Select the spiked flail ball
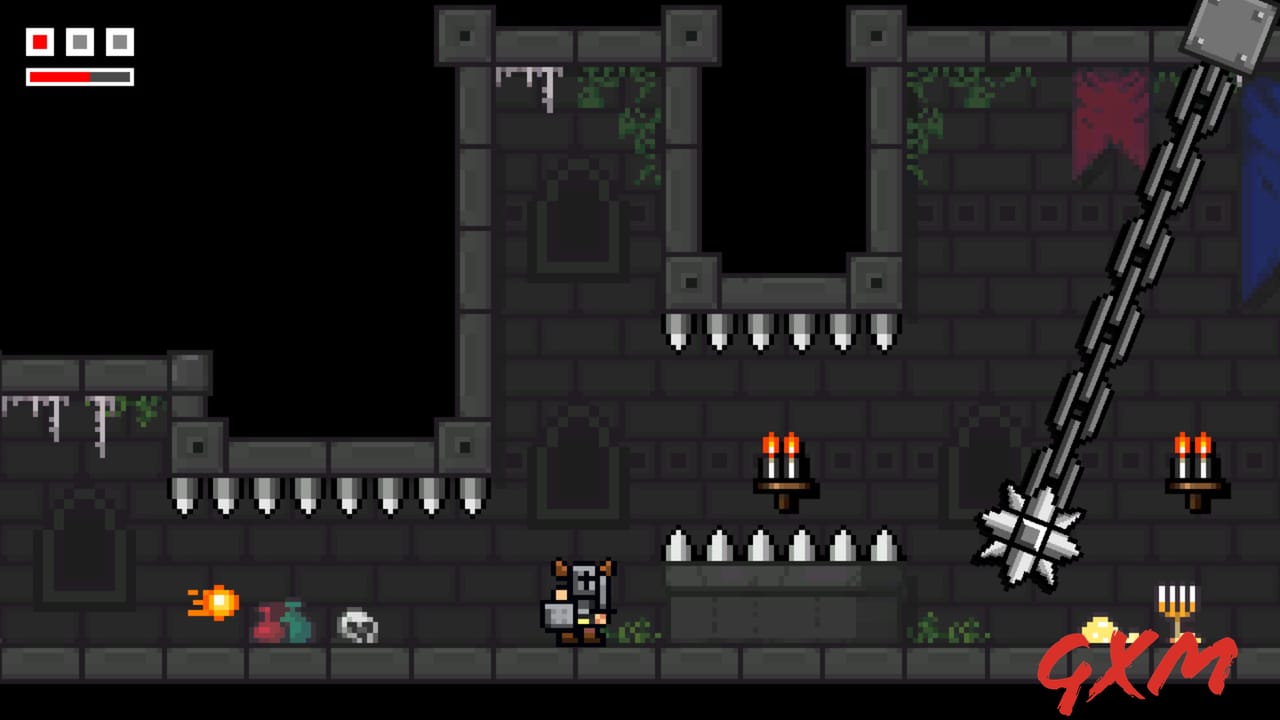Viewport: 1280px width, 720px height. tap(1030, 535)
